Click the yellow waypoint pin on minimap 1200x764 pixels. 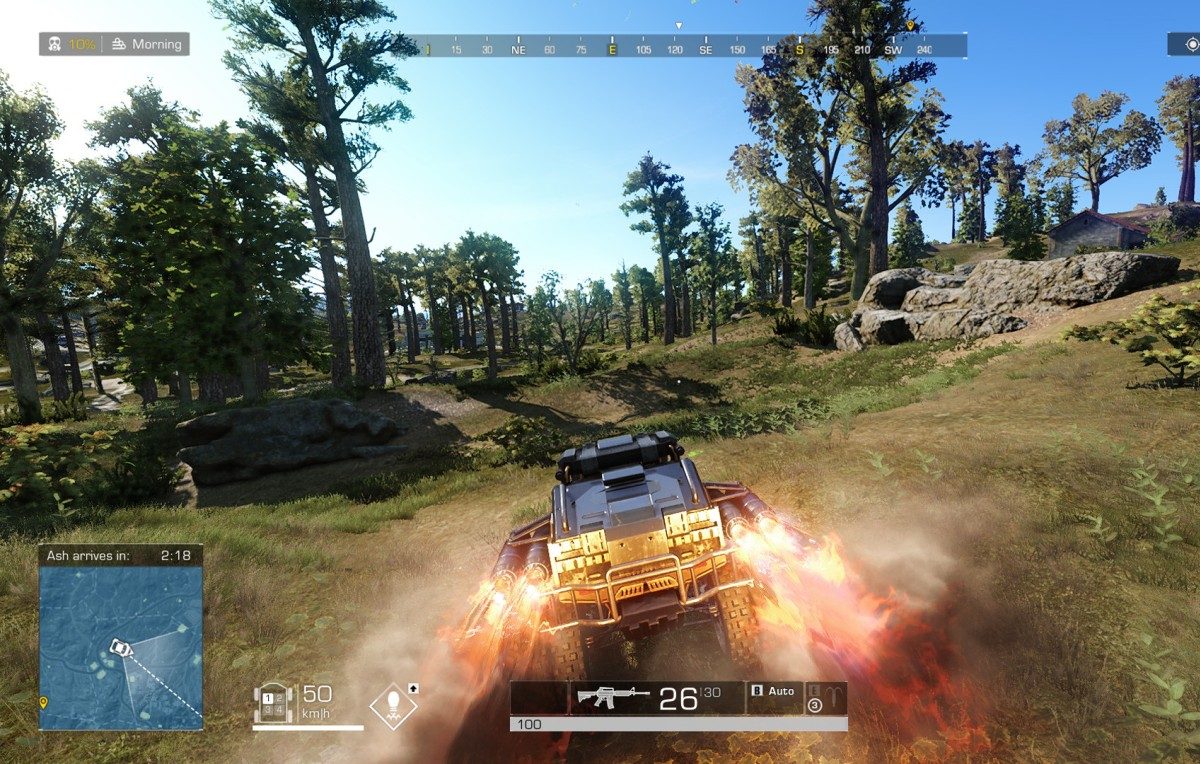pyautogui.click(x=43, y=703)
